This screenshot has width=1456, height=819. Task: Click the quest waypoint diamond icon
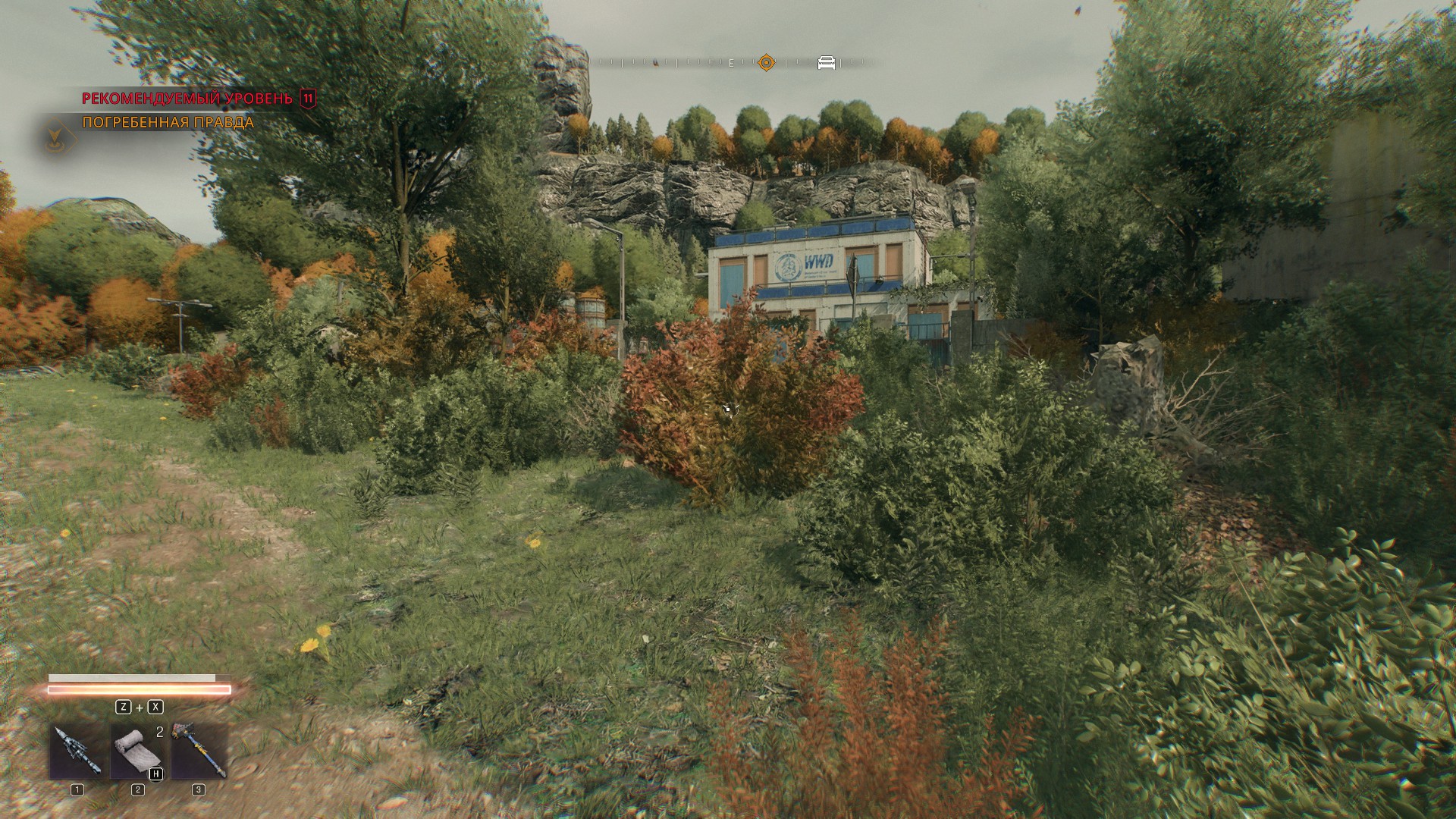[x=55, y=137]
